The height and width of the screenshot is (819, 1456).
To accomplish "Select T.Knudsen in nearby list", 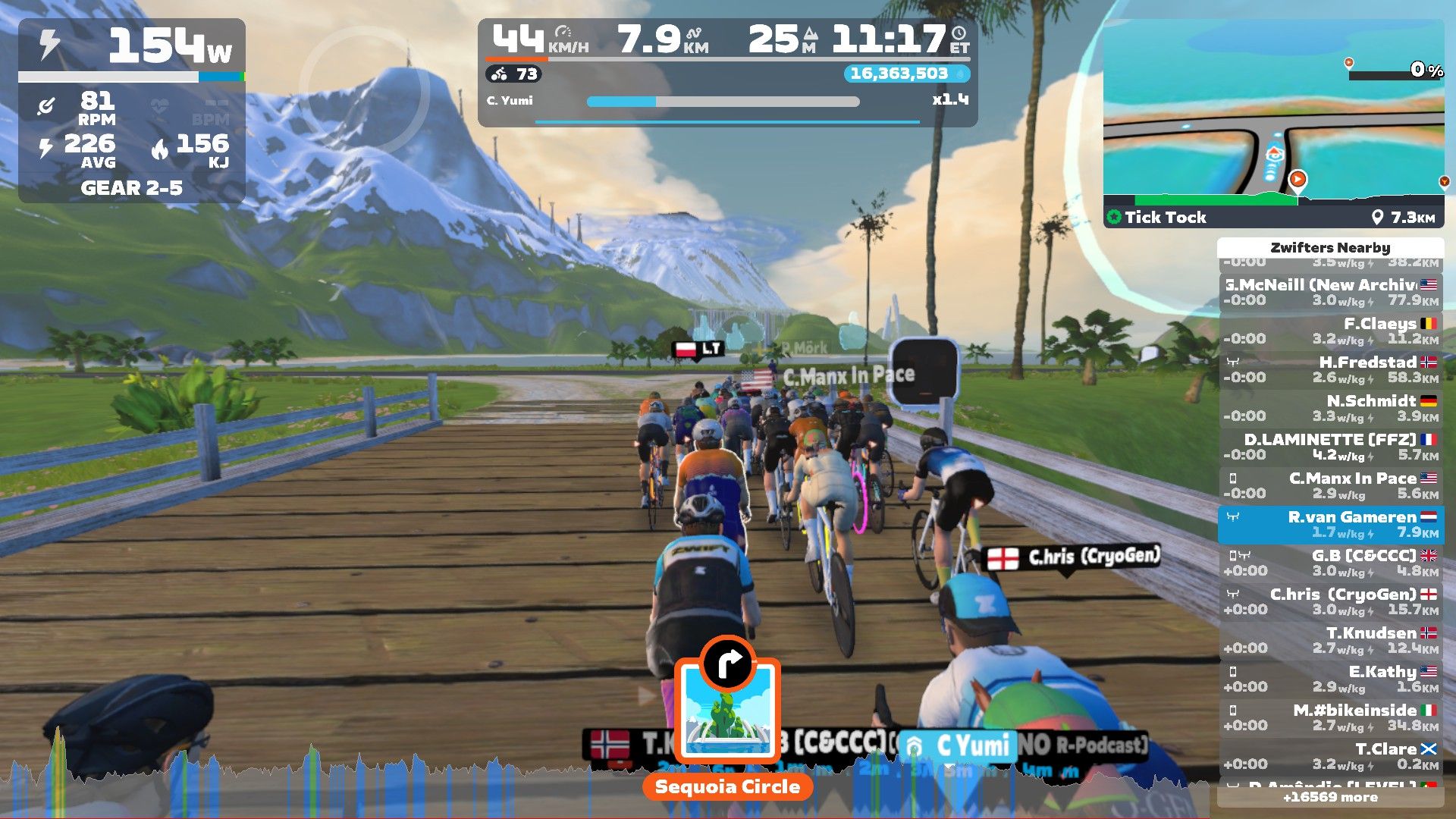I will click(x=1331, y=640).
